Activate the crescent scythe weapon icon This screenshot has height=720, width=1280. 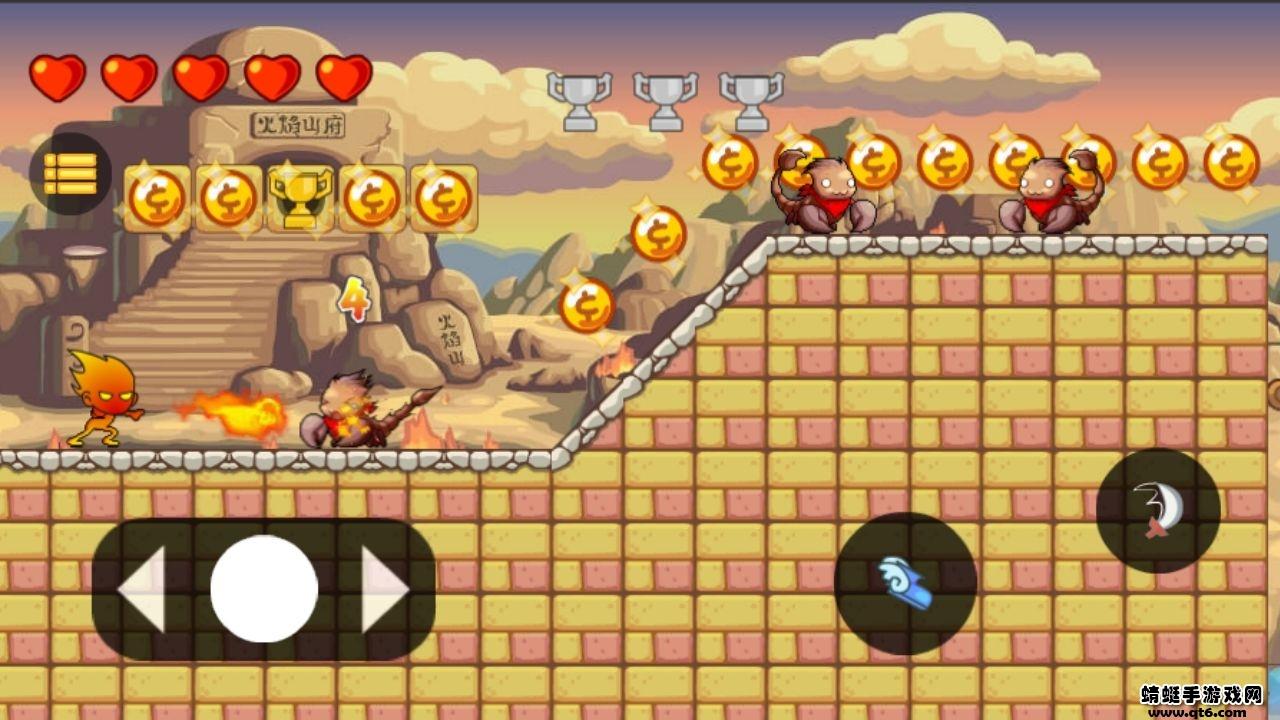1158,512
